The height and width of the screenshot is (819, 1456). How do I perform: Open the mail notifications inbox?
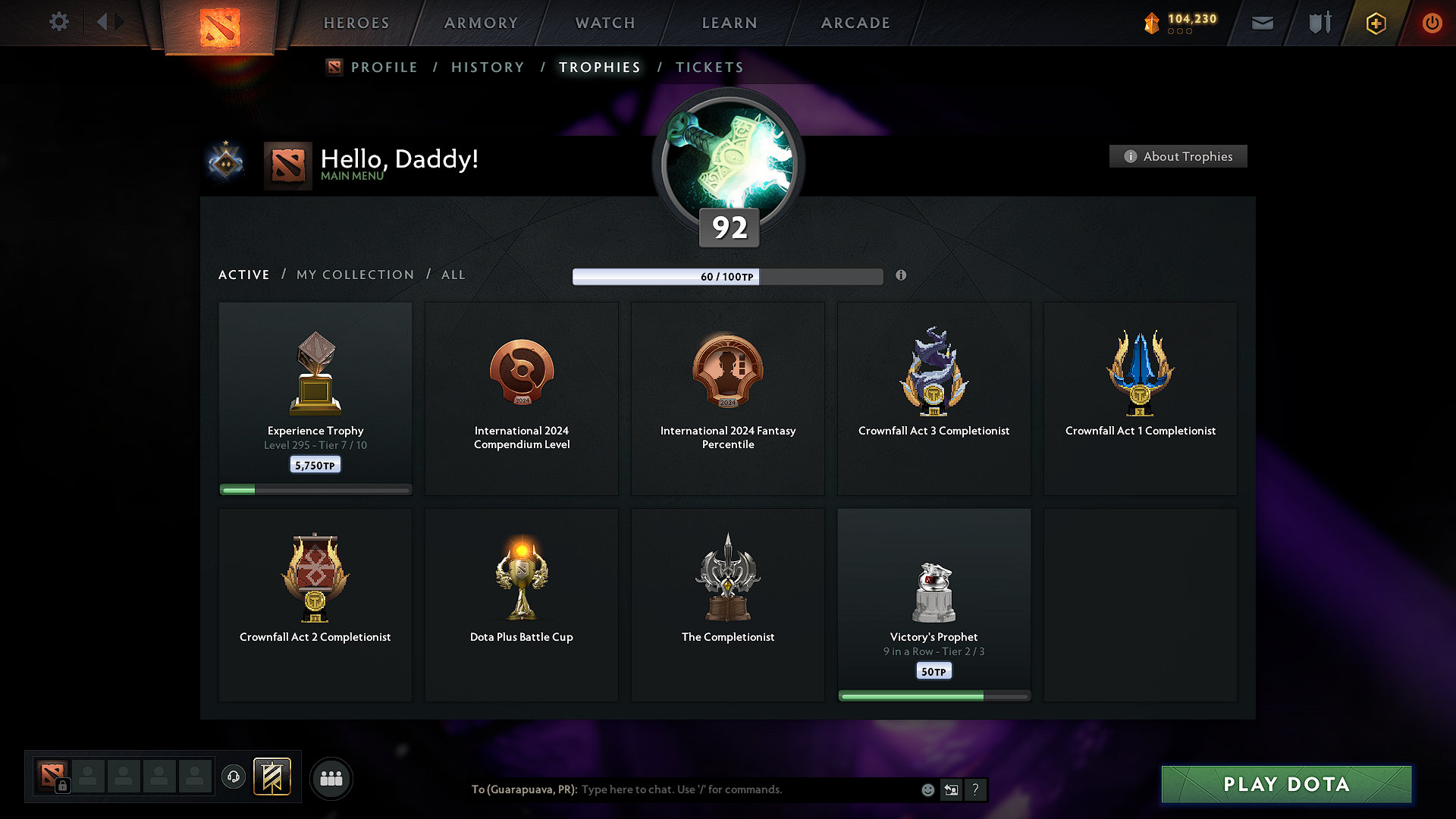1262,23
